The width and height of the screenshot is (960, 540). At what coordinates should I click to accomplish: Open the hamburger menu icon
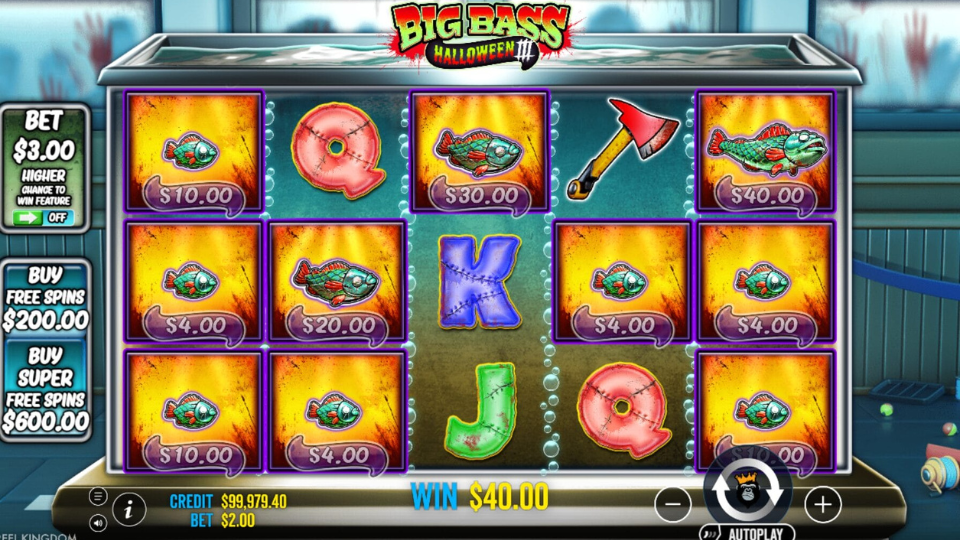pos(98,496)
